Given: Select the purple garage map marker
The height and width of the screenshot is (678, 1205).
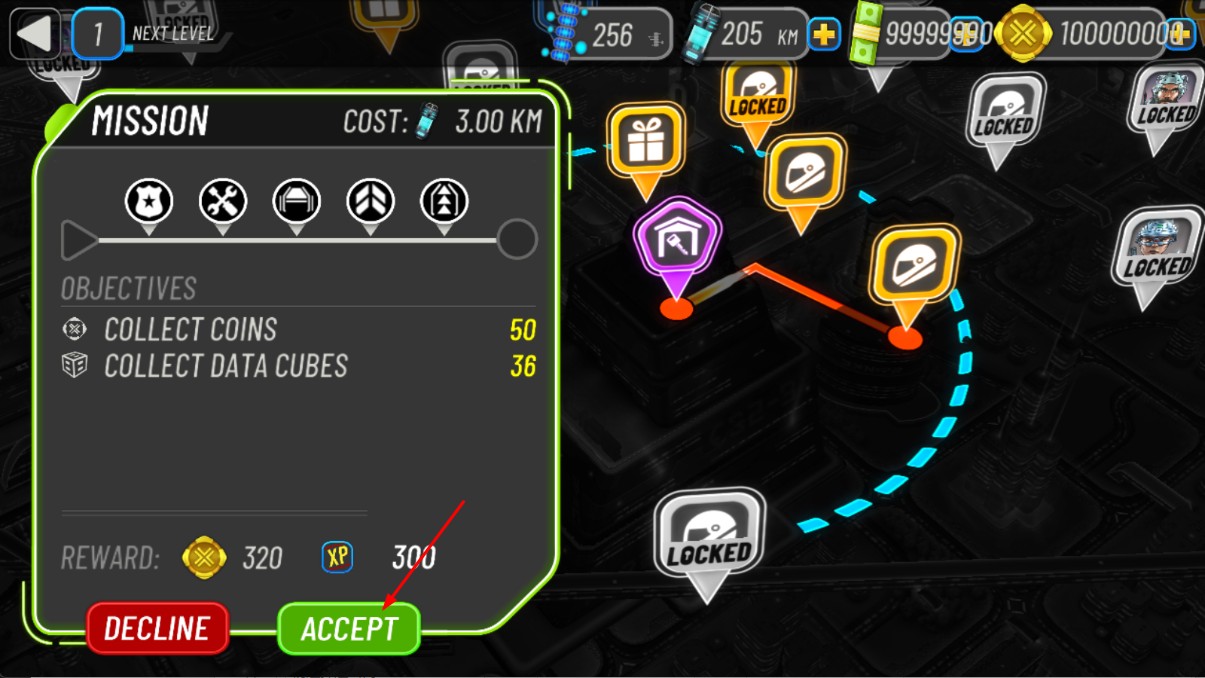Looking at the screenshot, I should 676,240.
